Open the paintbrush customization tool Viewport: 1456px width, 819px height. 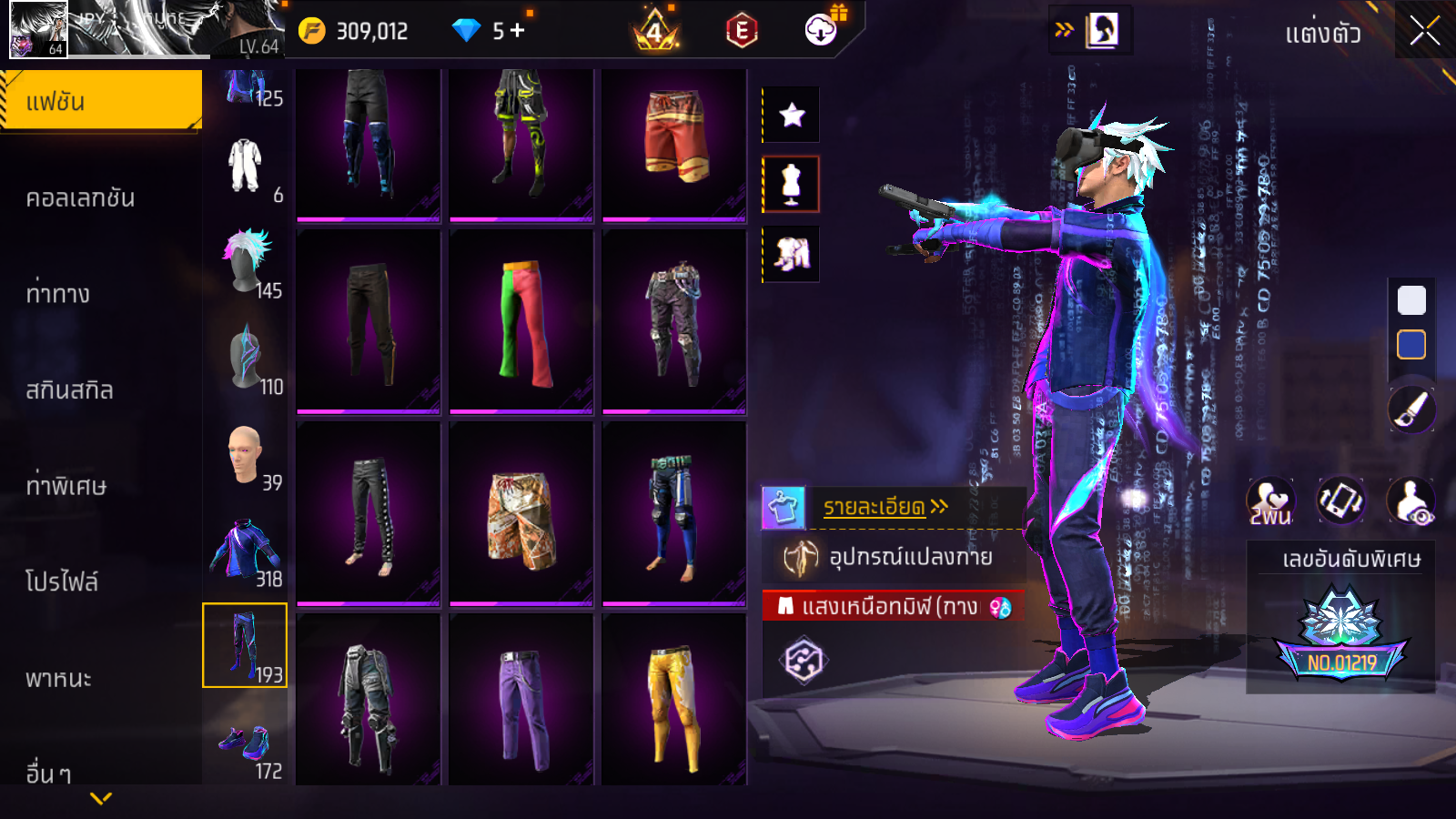(1411, 409)
